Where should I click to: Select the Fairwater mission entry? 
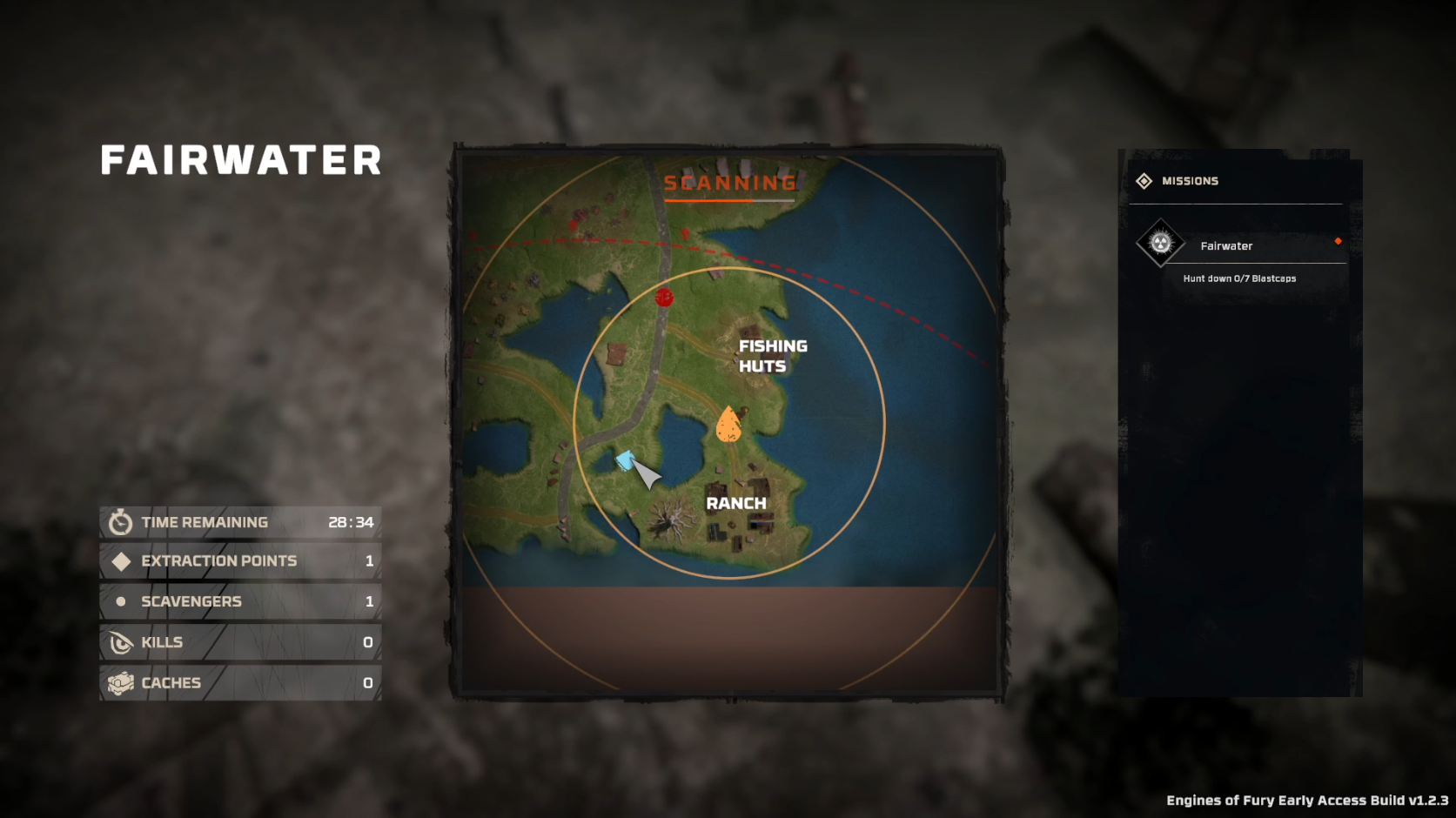pos(1225,246)
